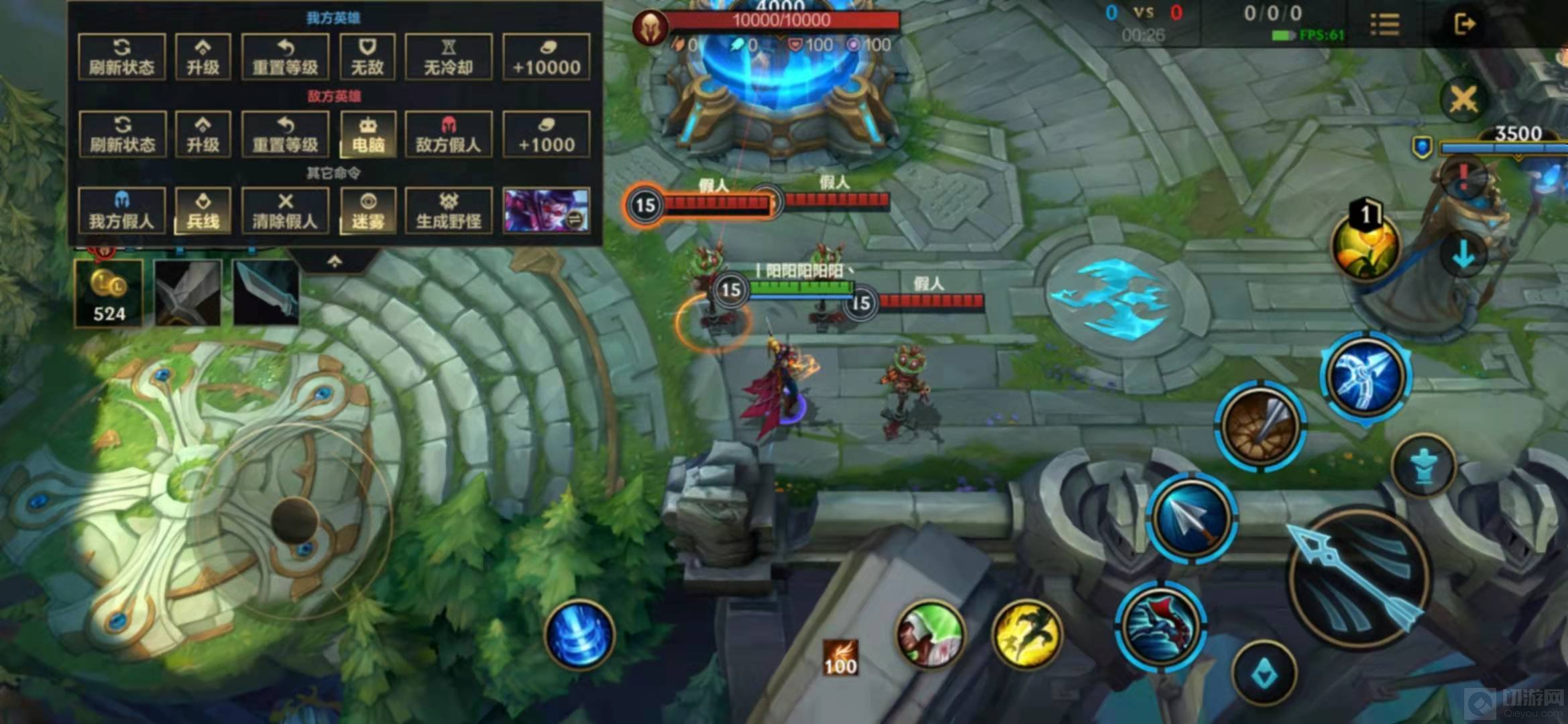Generate jungle monsters with 生成野怪

click(x=449, y=211)
